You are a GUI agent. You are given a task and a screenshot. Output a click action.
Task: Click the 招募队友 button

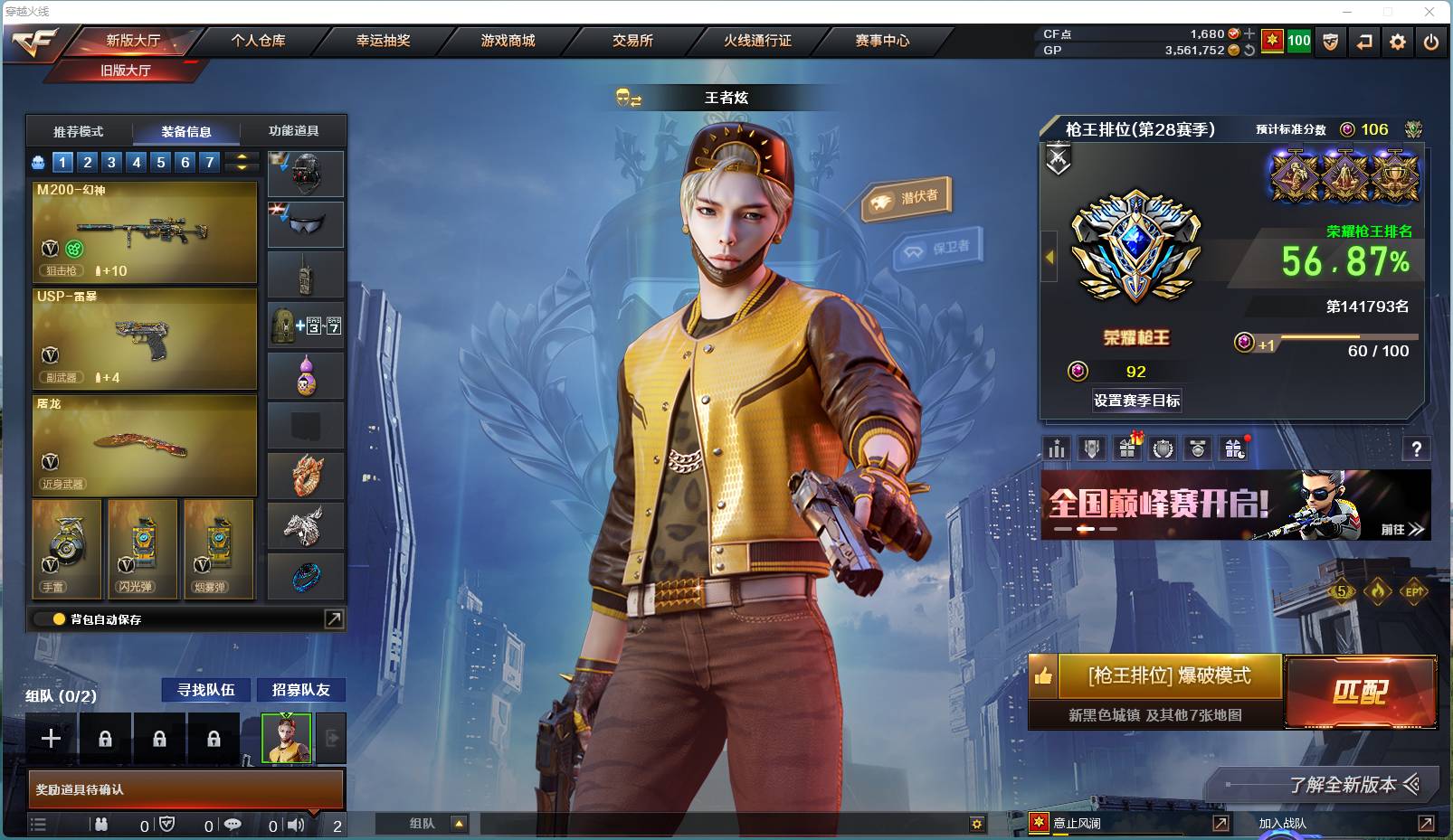point(301,690)
